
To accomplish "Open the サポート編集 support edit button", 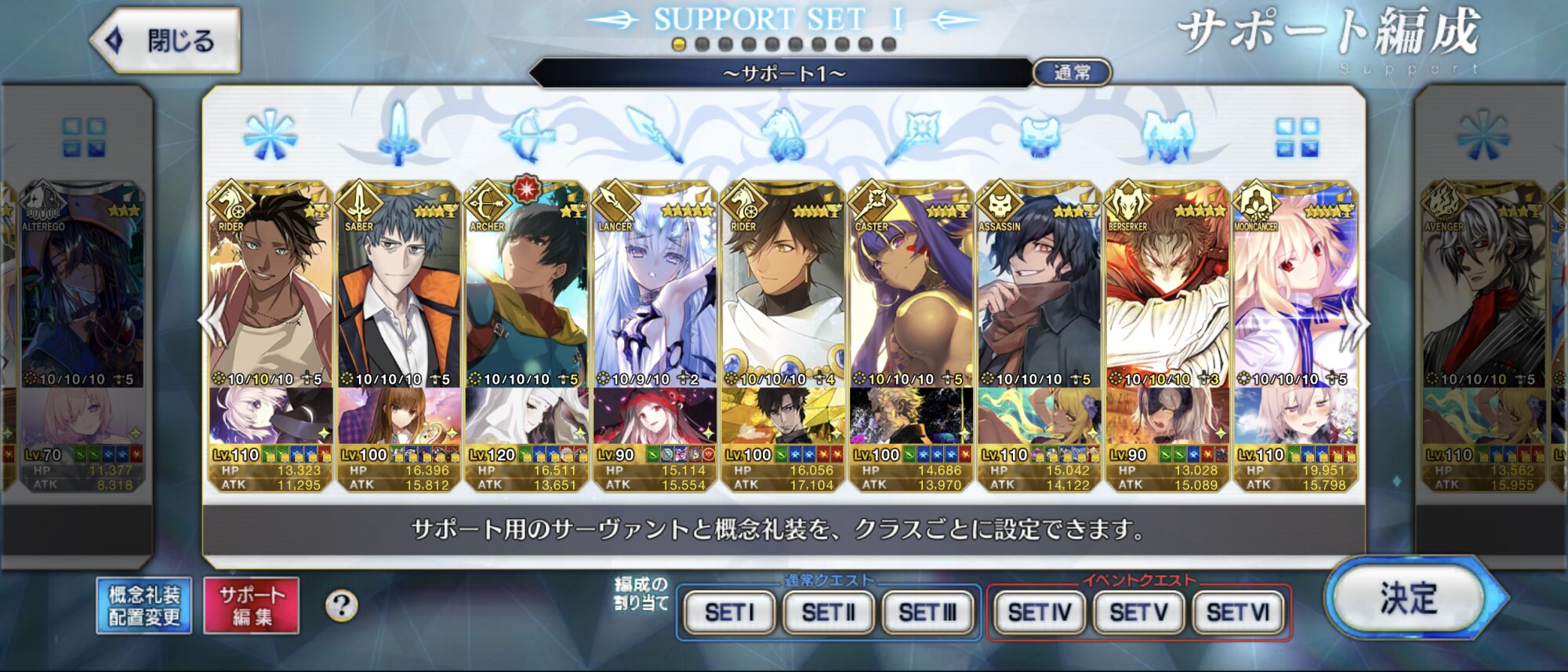I will coord(252,605).
